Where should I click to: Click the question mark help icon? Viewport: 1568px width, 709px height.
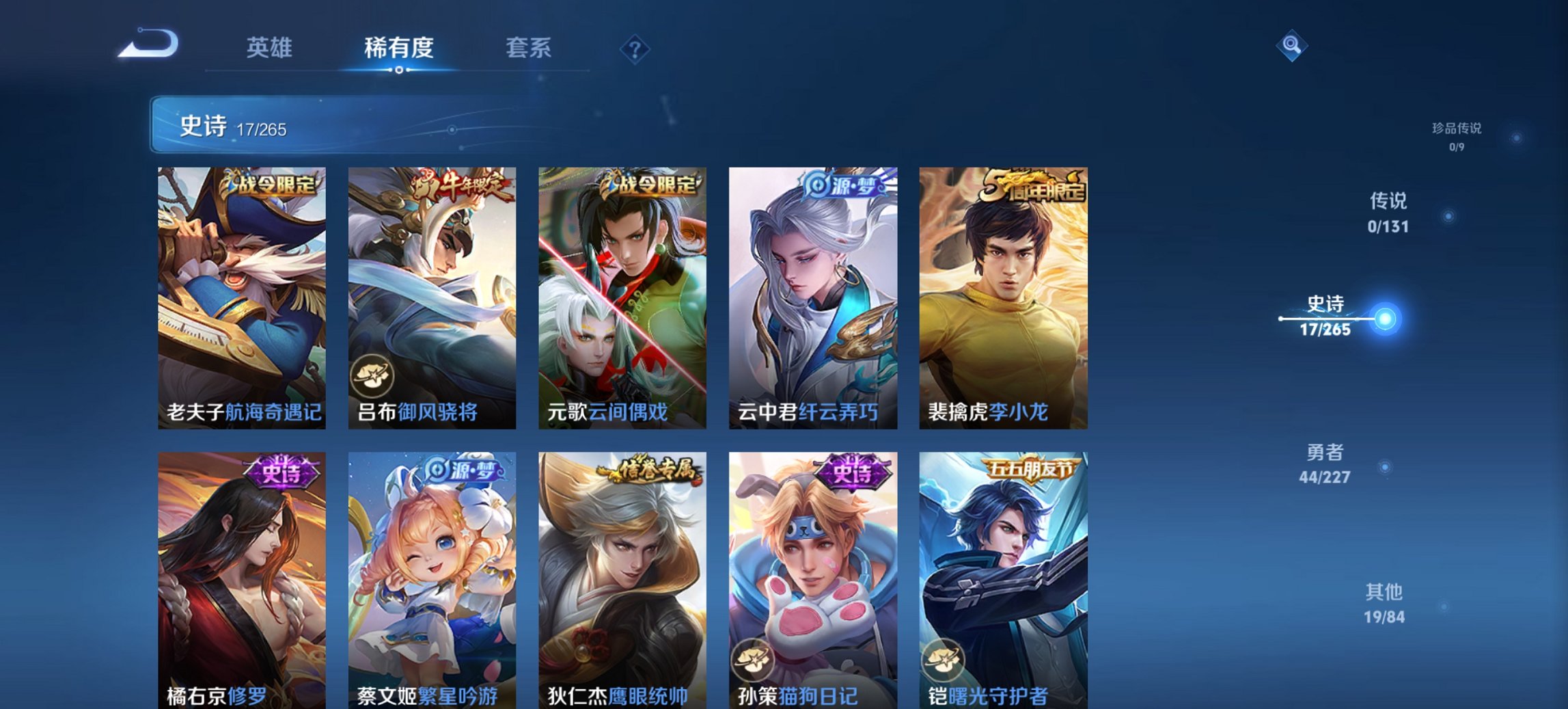click(635, 49)
